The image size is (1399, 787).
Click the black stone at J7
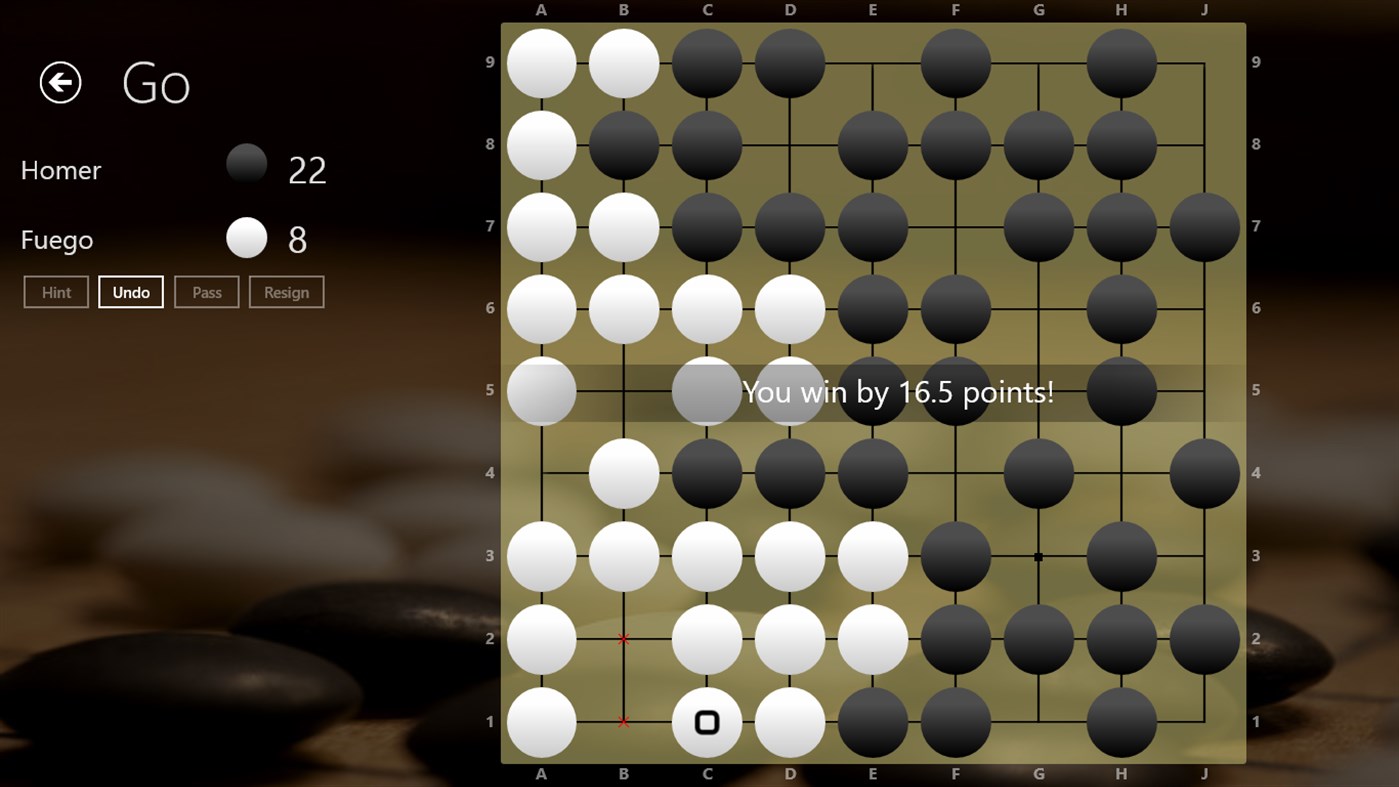pyautogui.click(x=1204, y=226)
